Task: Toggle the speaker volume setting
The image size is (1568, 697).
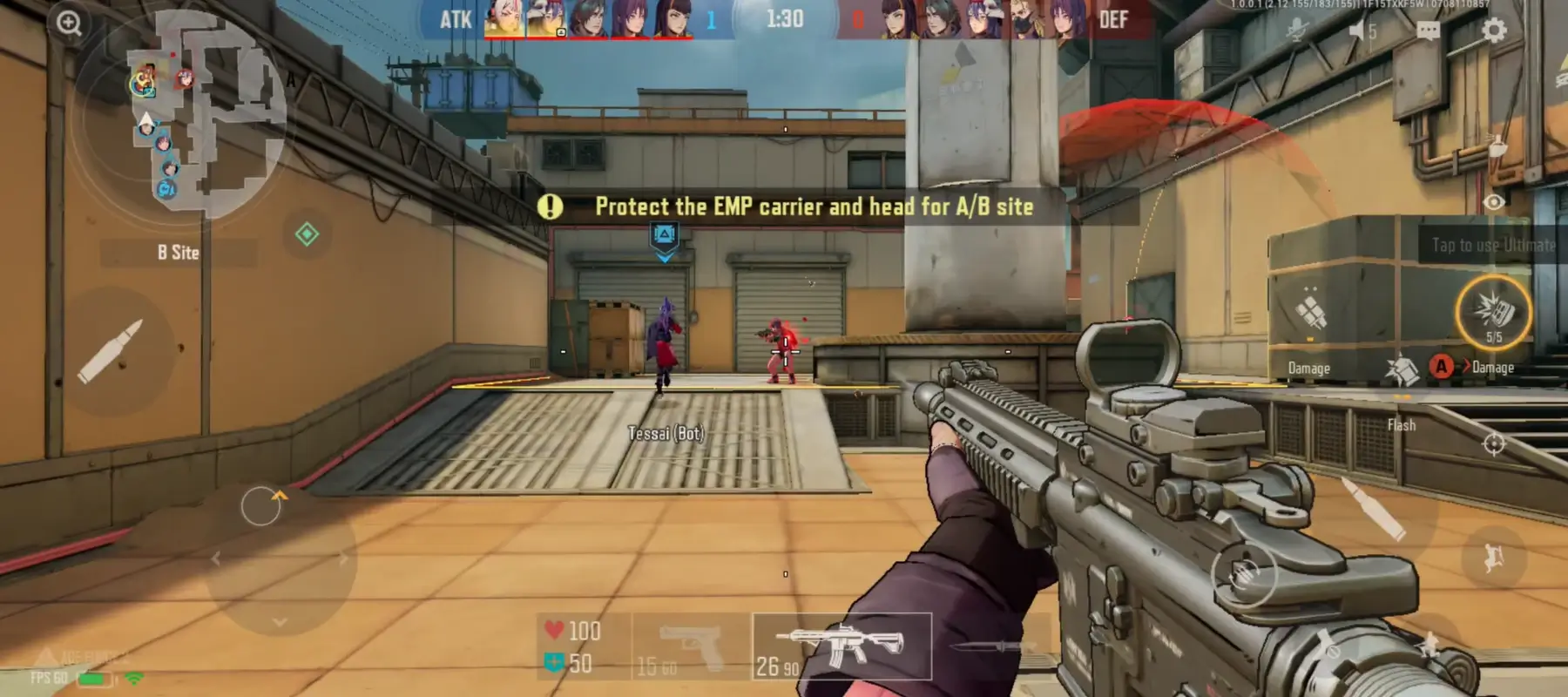Action: tap(1359, 29)
